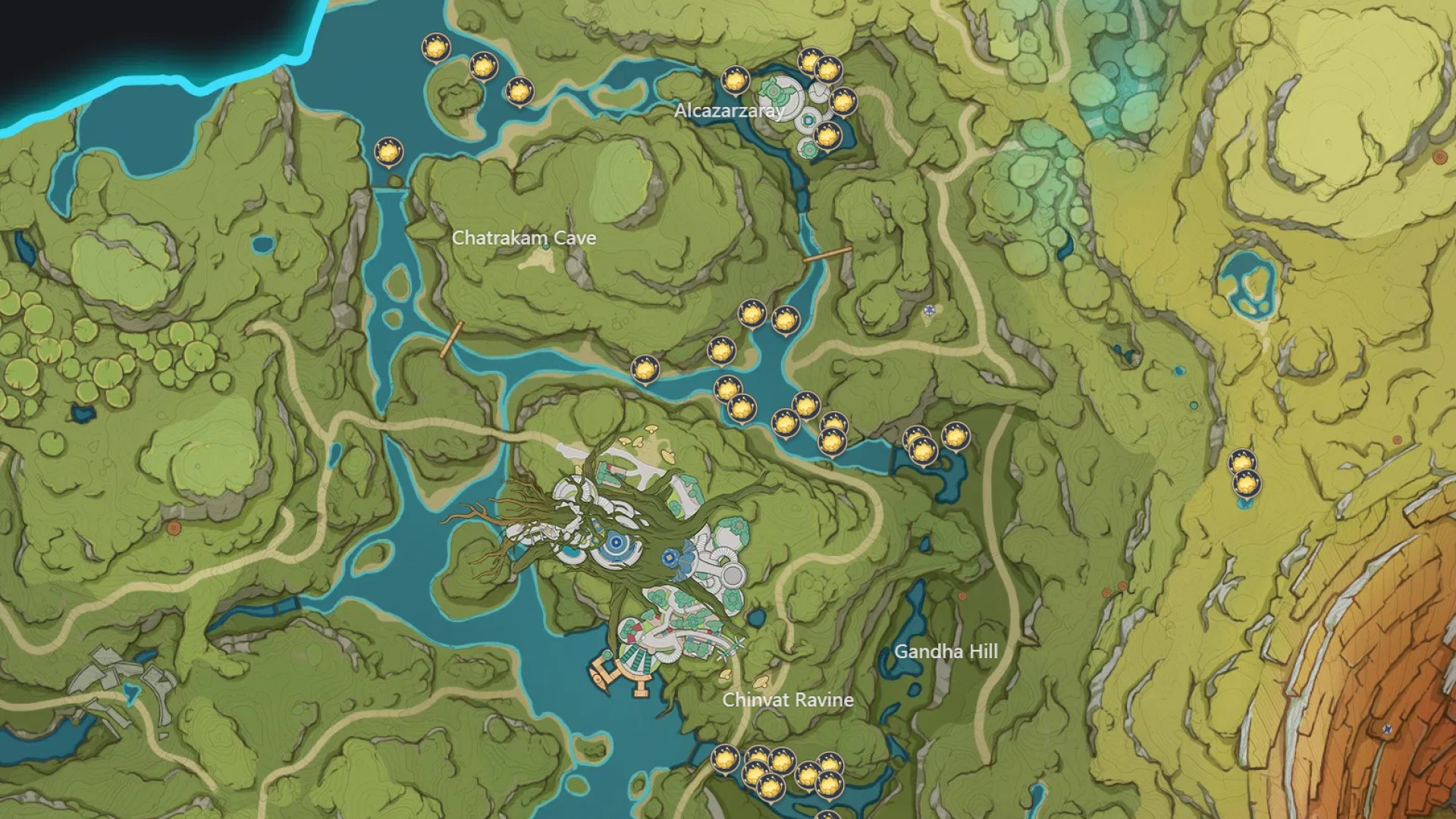Click the Alcazarzaray location label
The width and height of the screenshot is (1456, 819).
tap(730, 112)
